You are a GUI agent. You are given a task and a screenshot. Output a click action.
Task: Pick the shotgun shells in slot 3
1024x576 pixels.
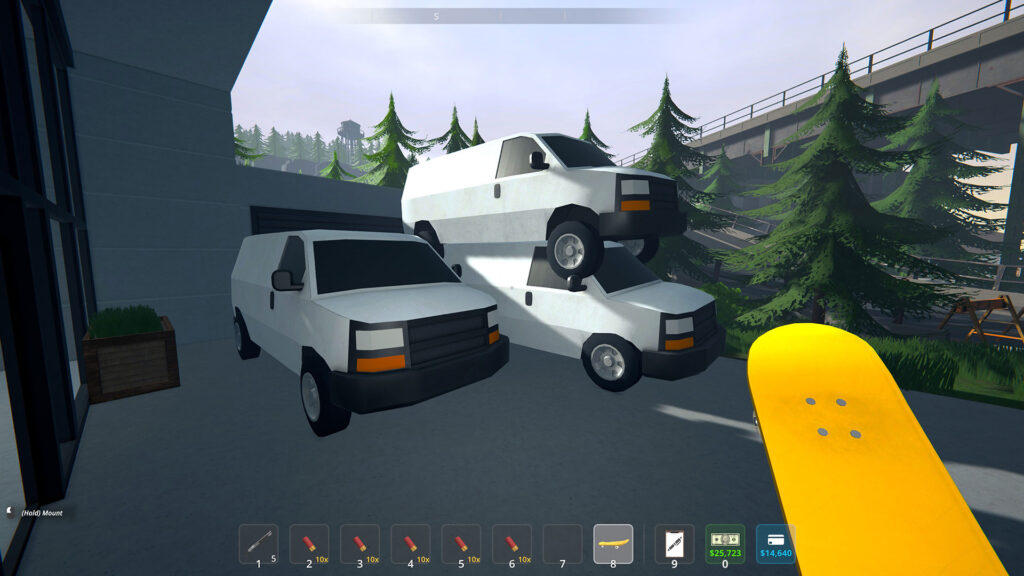[x=360, y=544]
